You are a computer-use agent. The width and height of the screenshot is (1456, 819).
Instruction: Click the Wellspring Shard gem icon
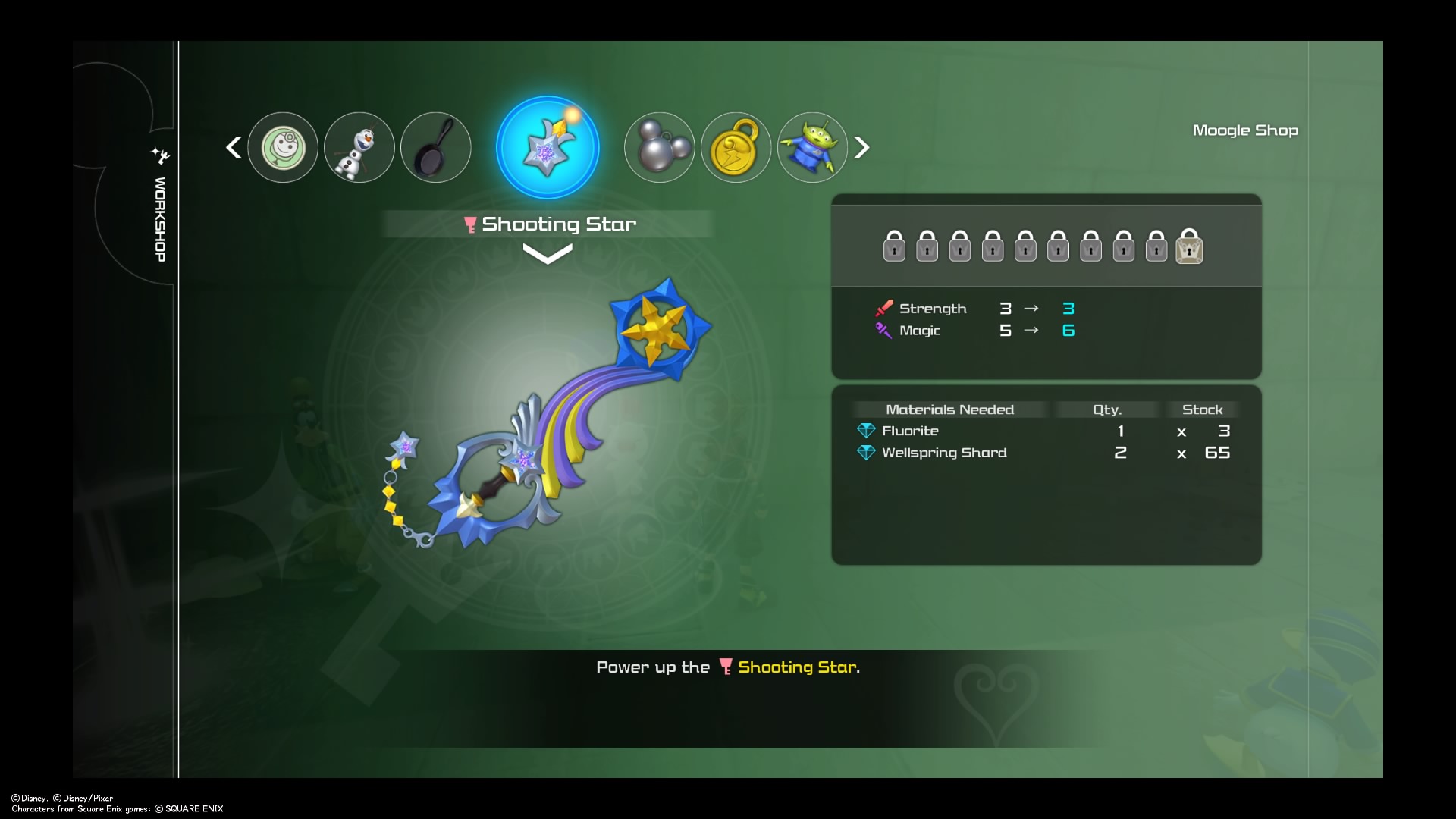[x=867, y=452]
